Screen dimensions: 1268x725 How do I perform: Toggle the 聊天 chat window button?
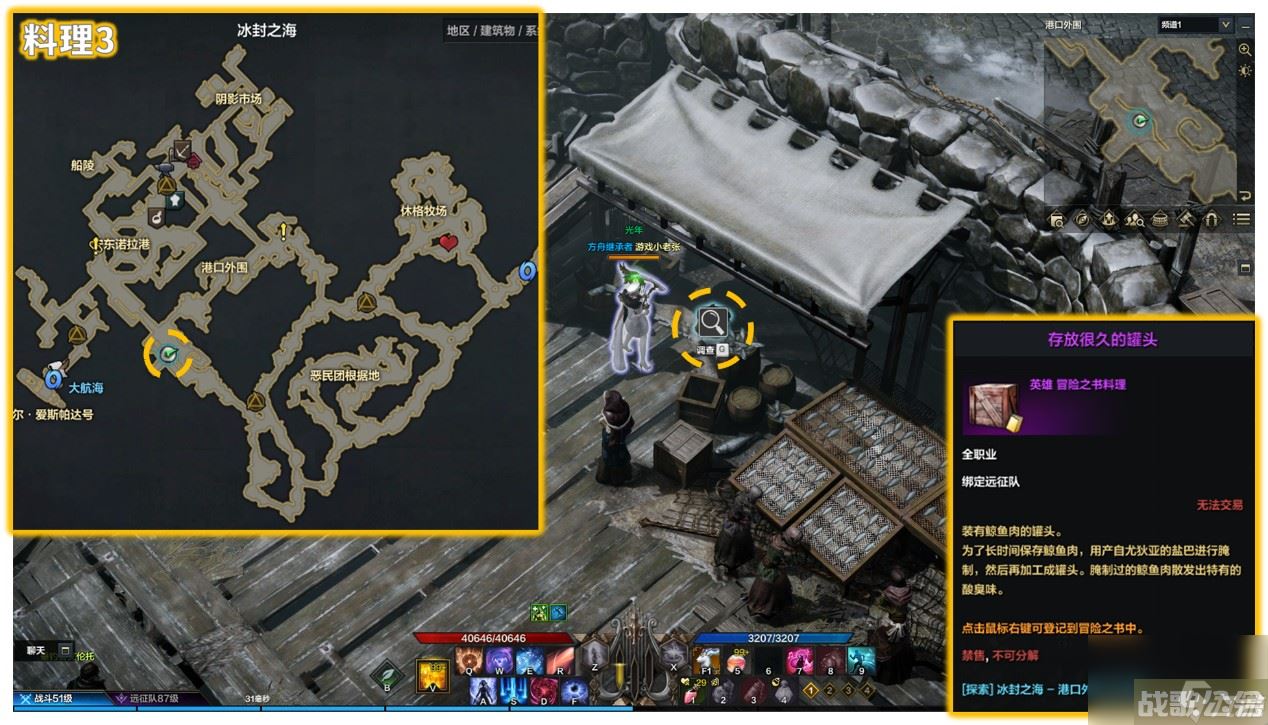click(37, 650)
